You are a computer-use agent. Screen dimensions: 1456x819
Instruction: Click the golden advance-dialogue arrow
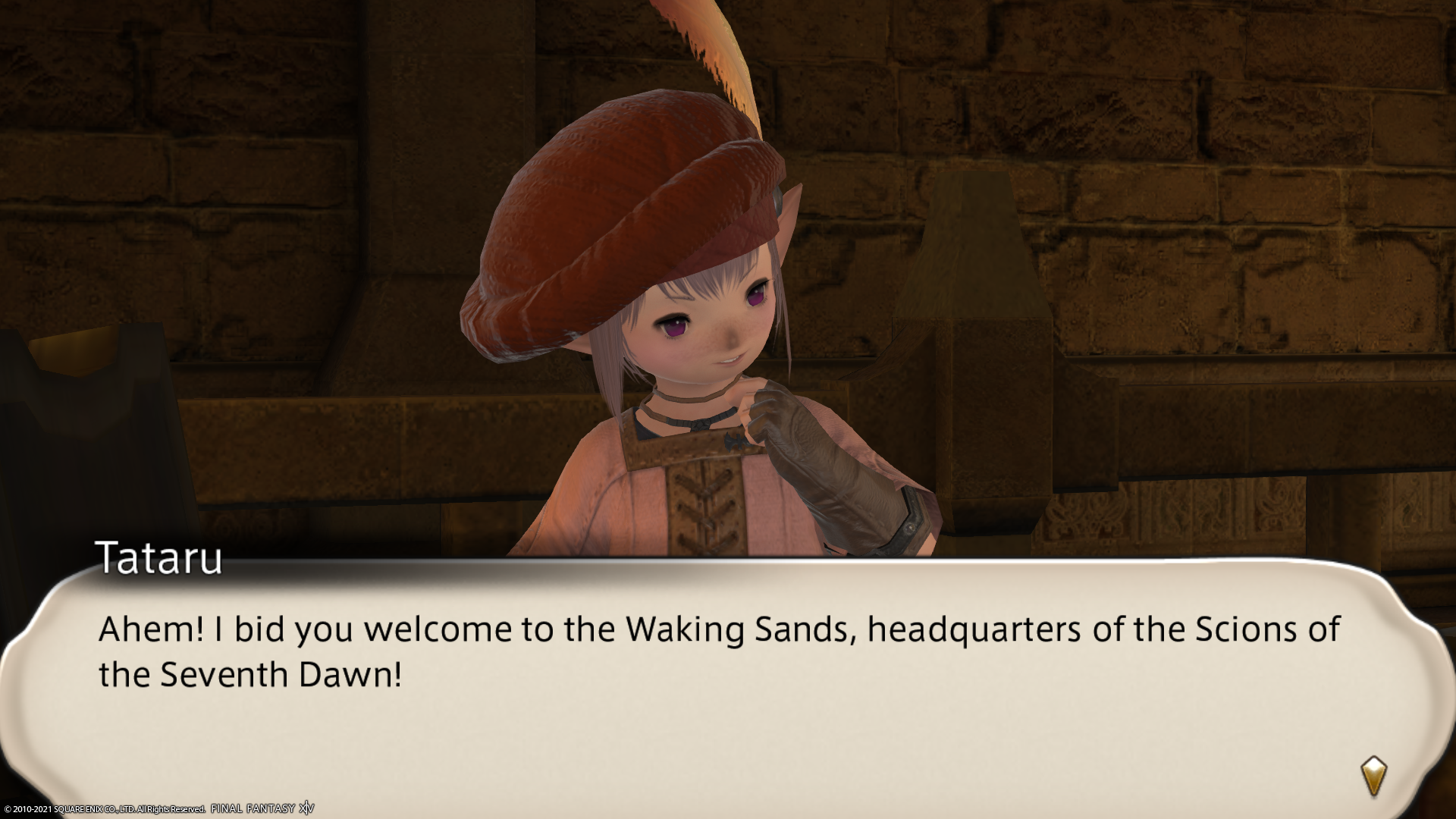tap(1373, 777)
